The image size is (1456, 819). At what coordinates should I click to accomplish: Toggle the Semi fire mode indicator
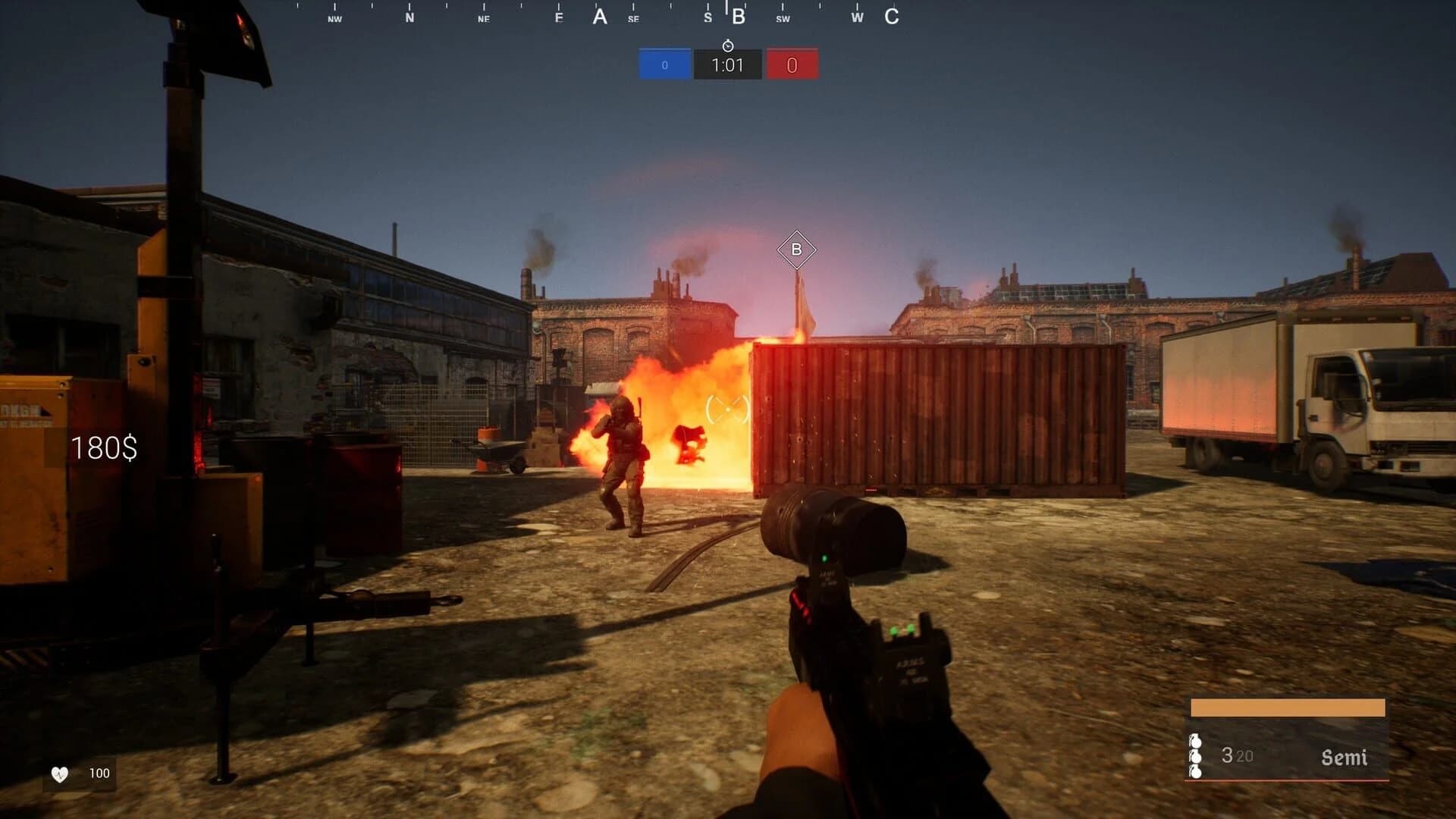click(x=1345, y=757)
